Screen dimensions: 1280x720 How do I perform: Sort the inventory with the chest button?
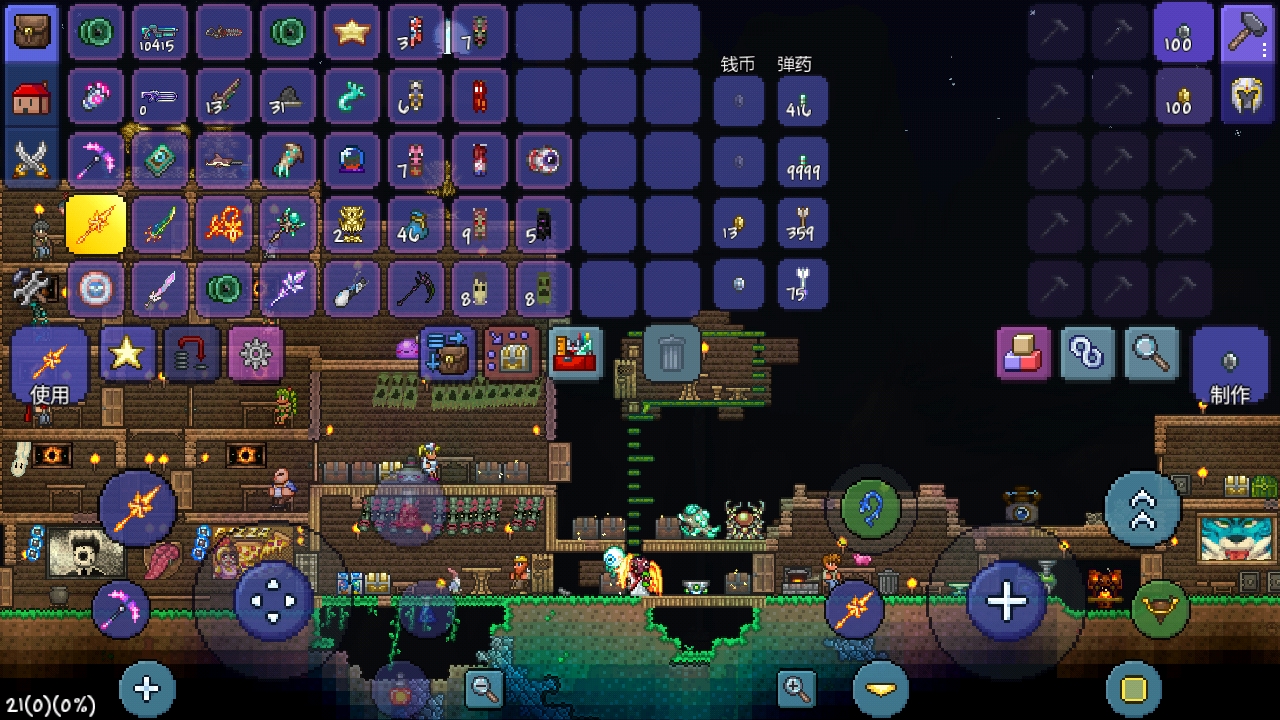coord(512,353)
